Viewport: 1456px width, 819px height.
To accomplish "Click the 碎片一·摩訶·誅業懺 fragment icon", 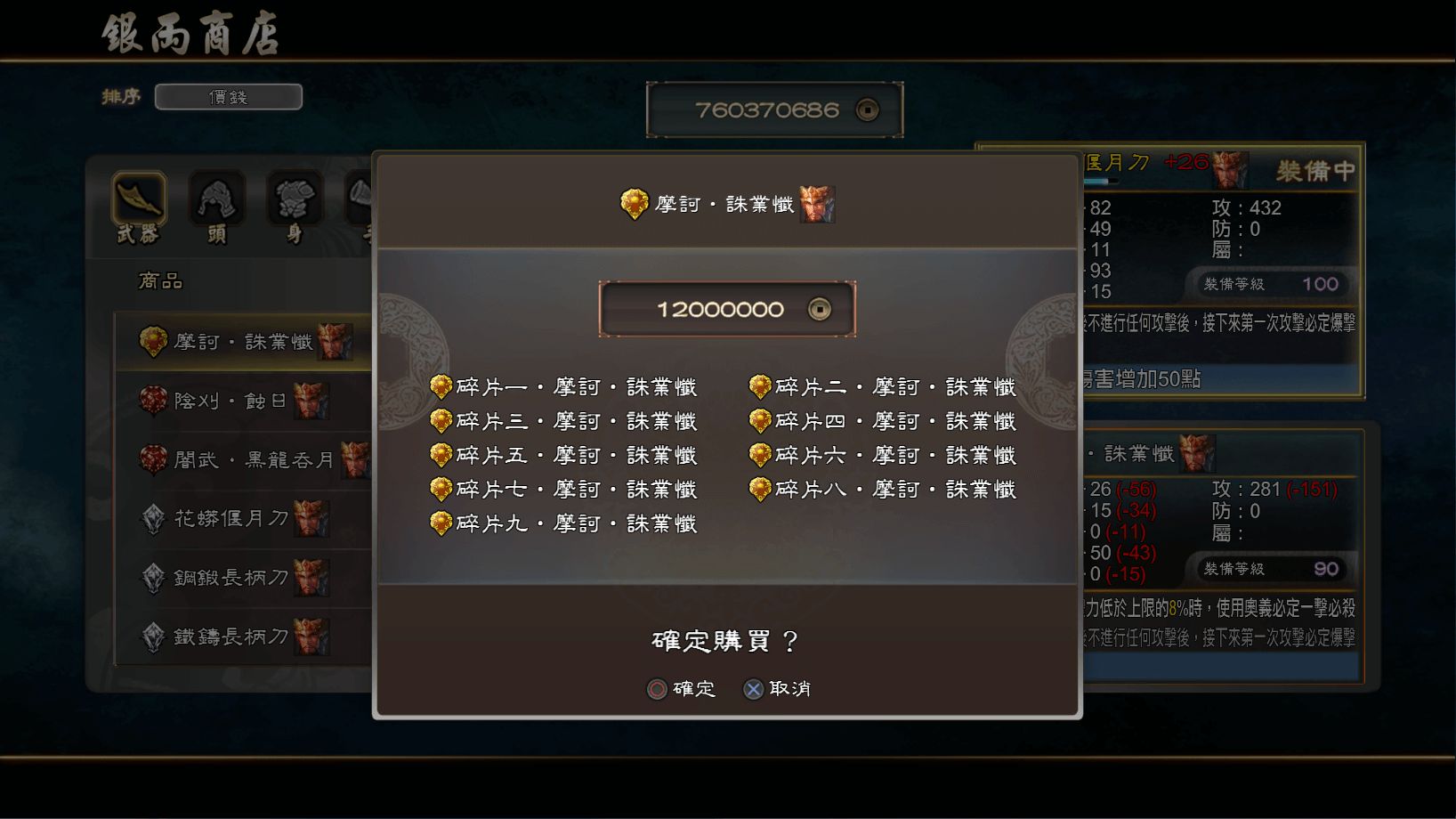I will pyautogui.click(x=440, y=386).
